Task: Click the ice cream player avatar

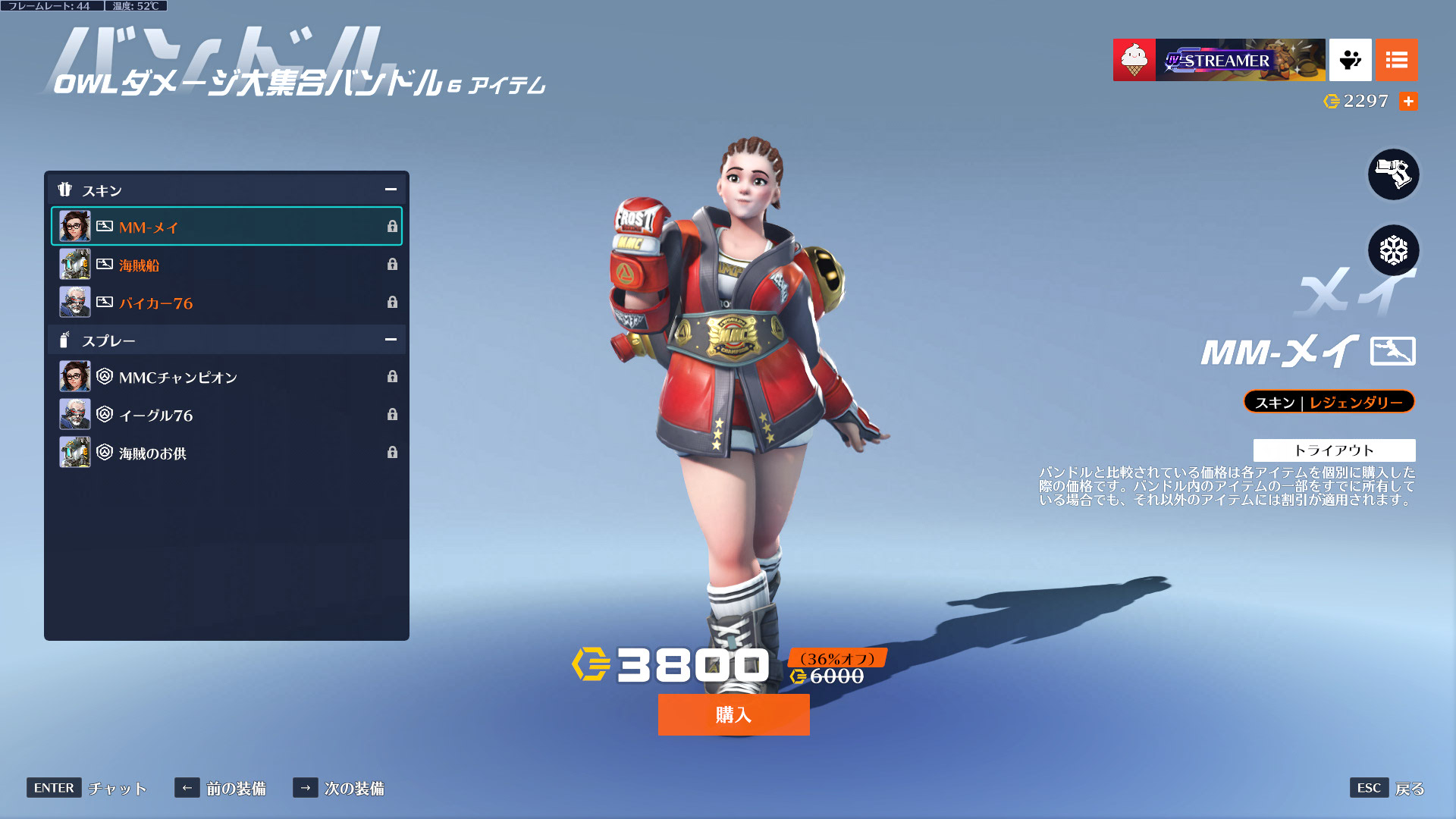Action: tap(1134, 60)
